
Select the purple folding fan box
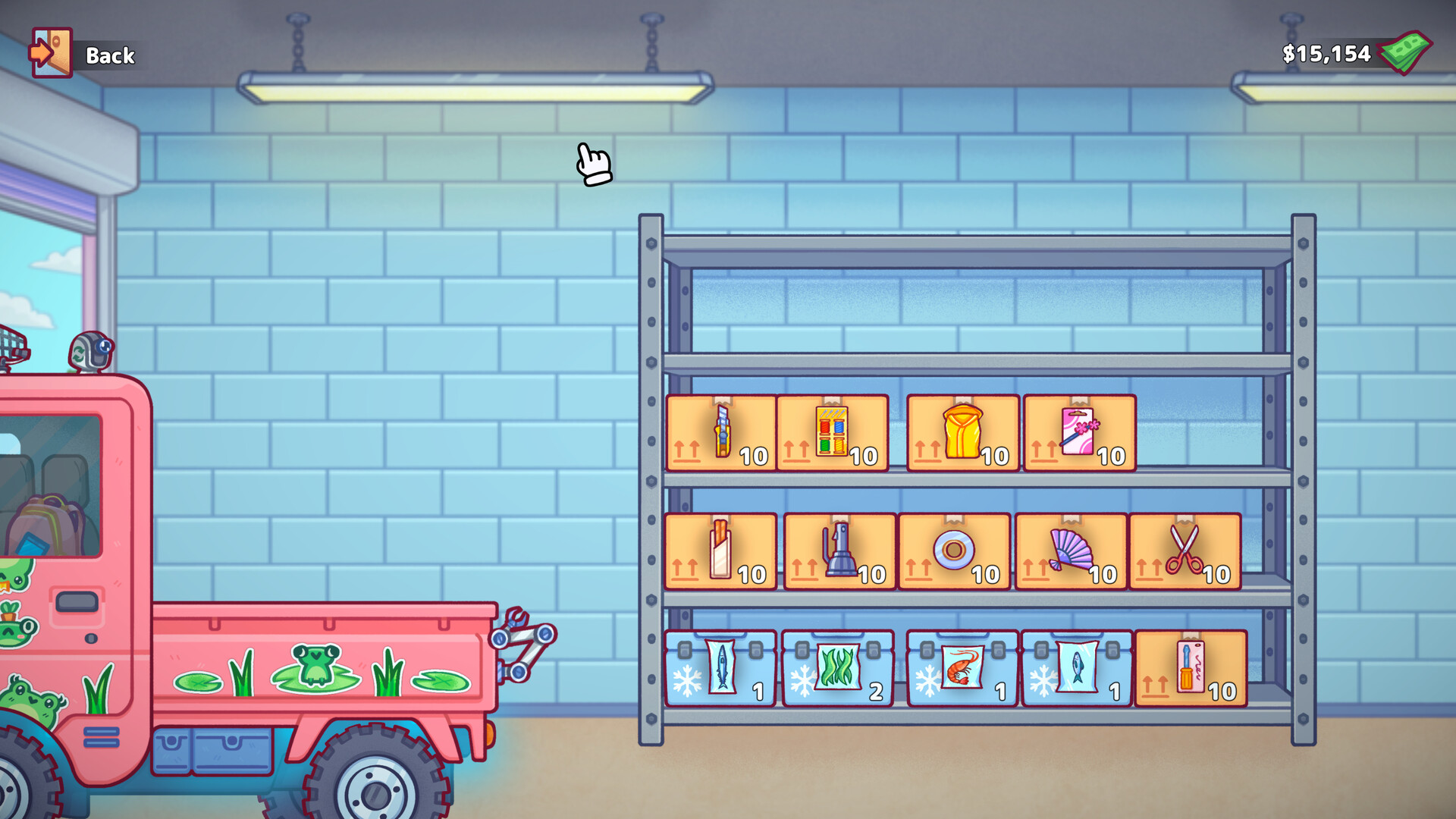click(1072, 551)
